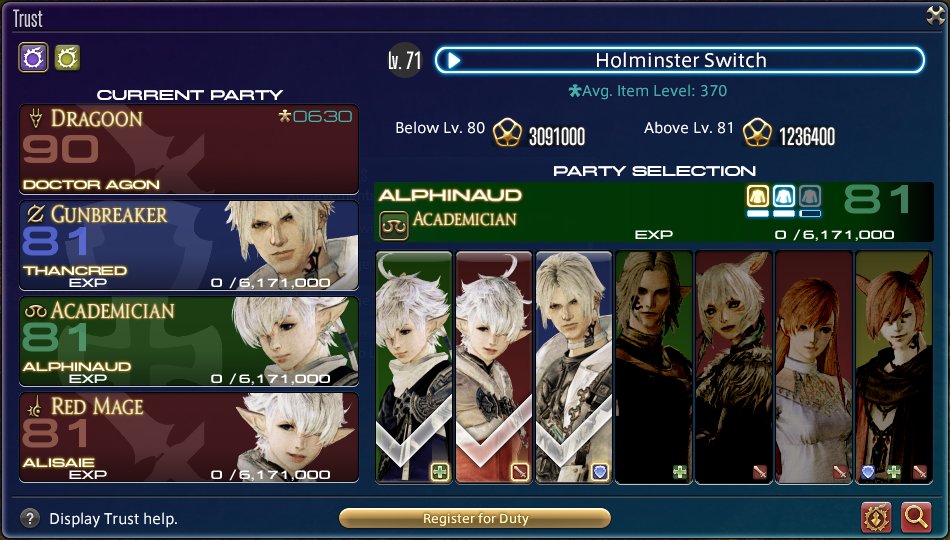This screenshot has width=950, height=540.
Task: Choose the red-haired Ryne portrait
Action: (813, 367)
